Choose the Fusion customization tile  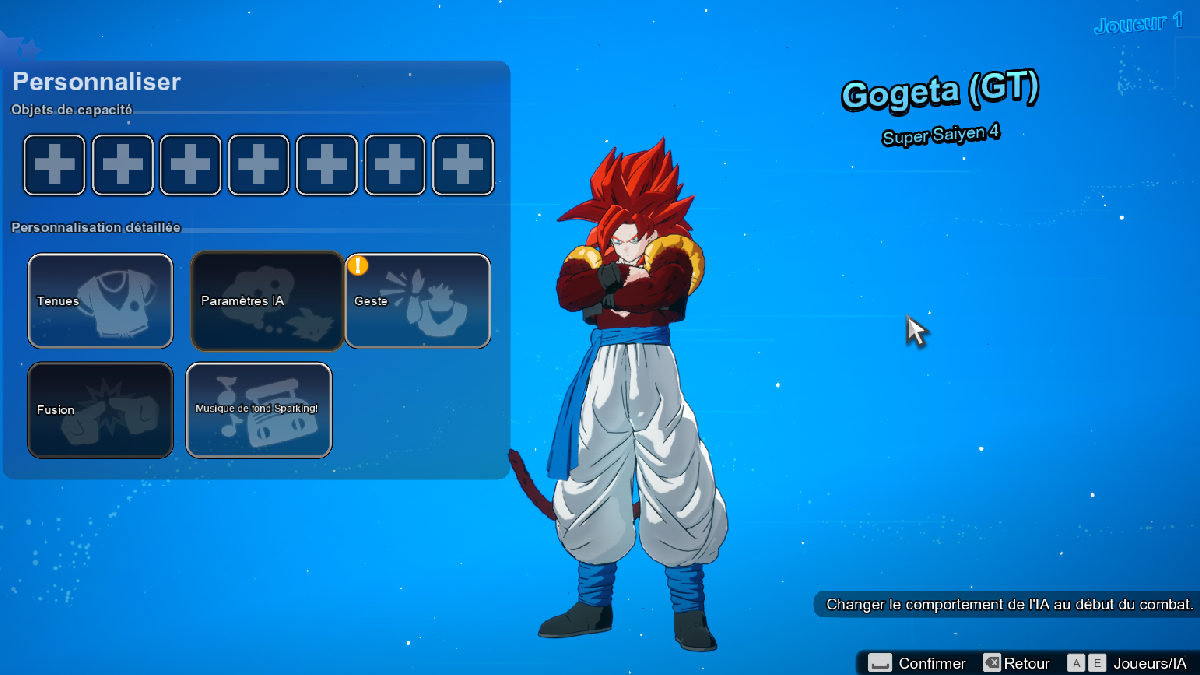(100, 410)
